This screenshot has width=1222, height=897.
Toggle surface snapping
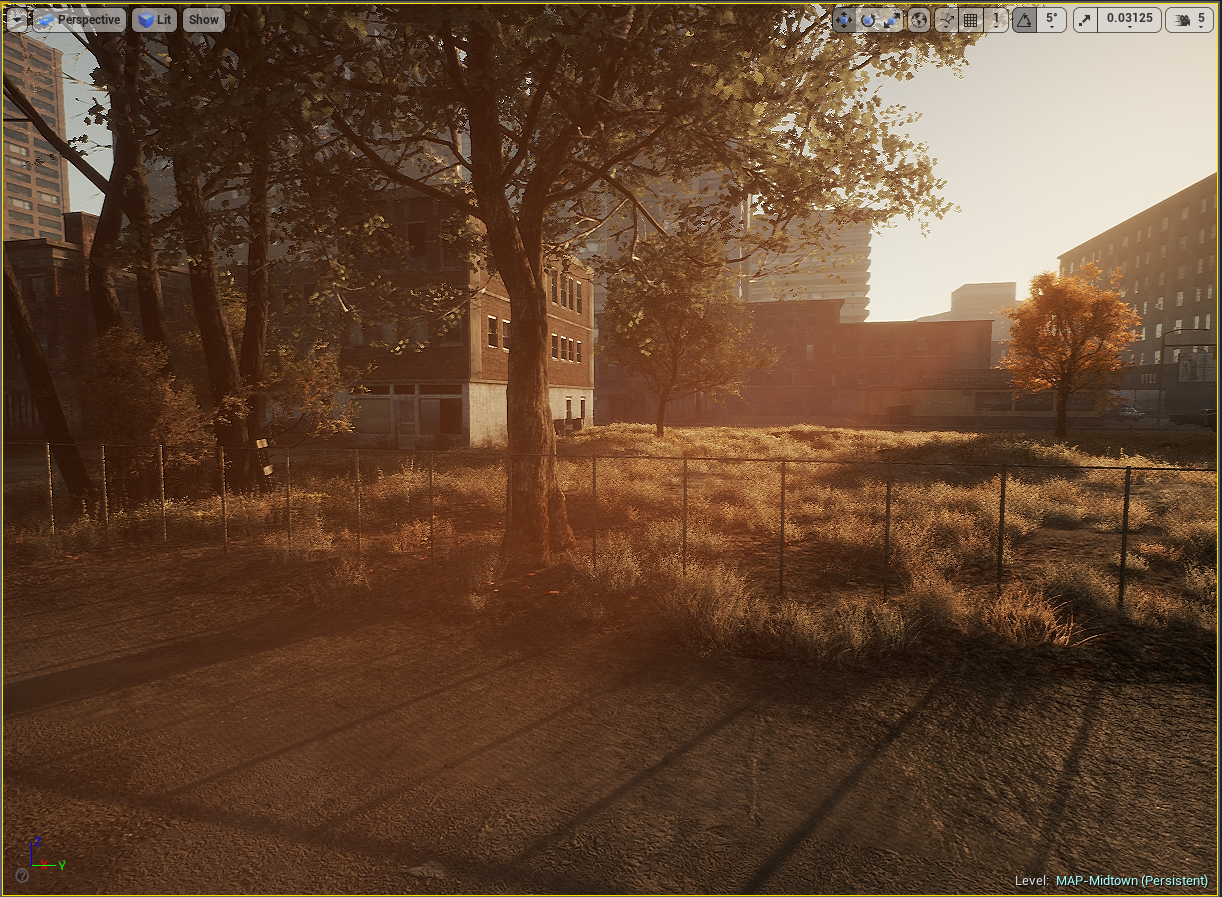coord(946,19)
